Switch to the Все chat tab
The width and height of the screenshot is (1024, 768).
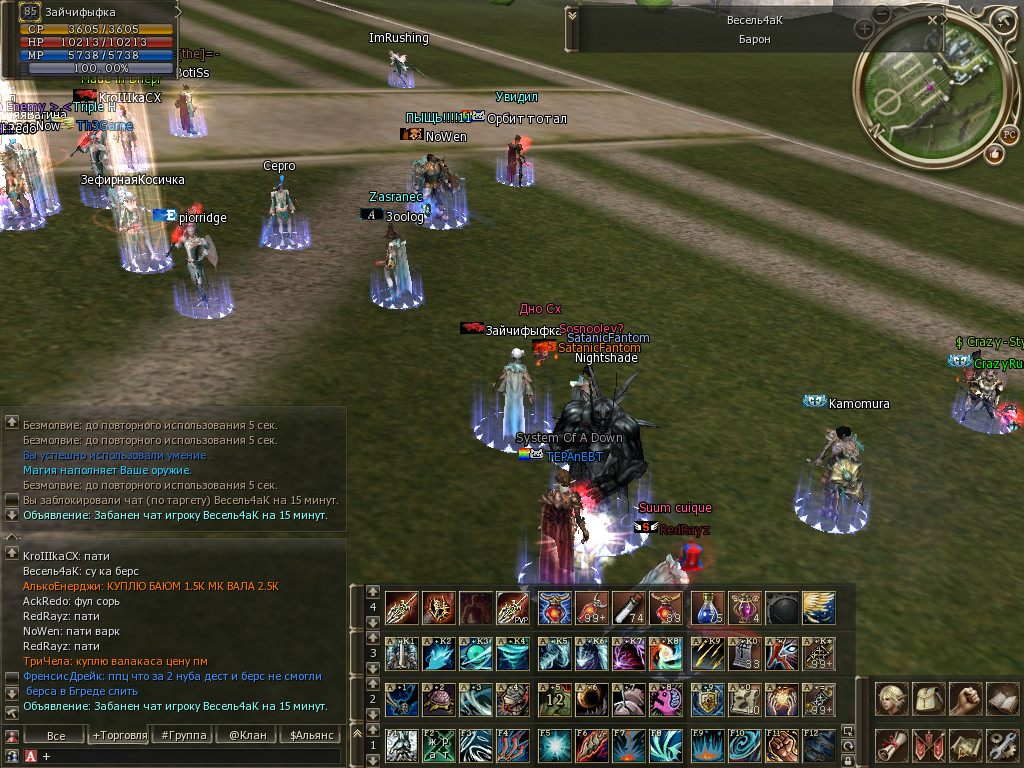[56, 736]
